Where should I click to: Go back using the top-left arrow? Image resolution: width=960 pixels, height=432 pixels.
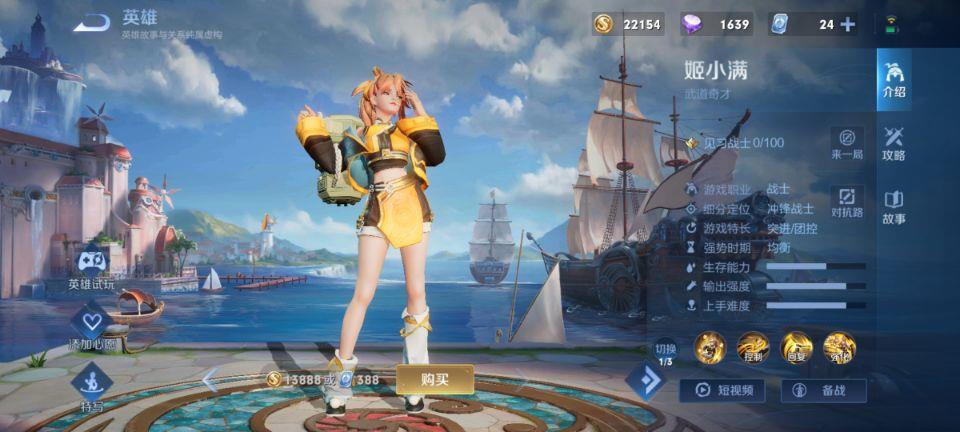coord(91,22)
